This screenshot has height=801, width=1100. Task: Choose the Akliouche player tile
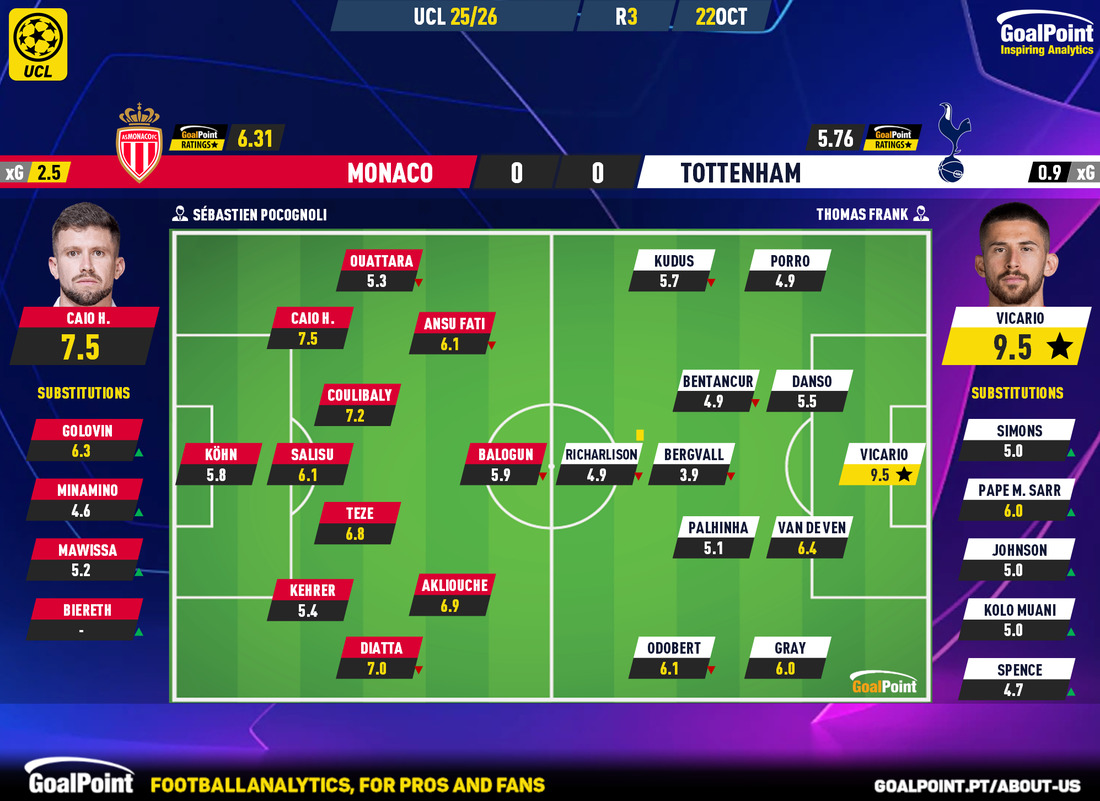coord(452,596)
